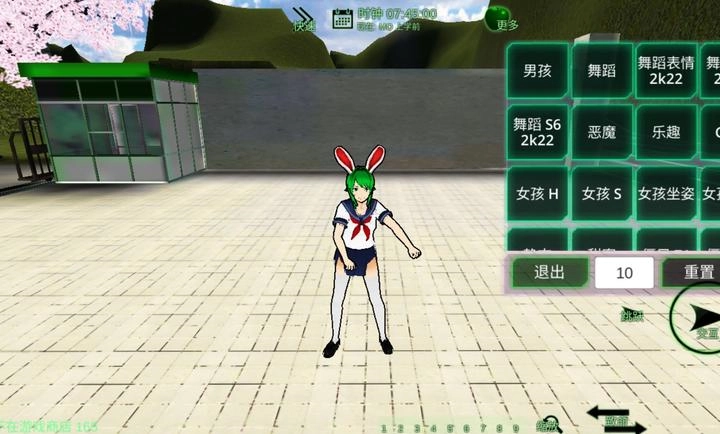Choose the 恶魔 animation category
Image resolution: width=720 pixels, height=434 pixels.
coord(601,132)
